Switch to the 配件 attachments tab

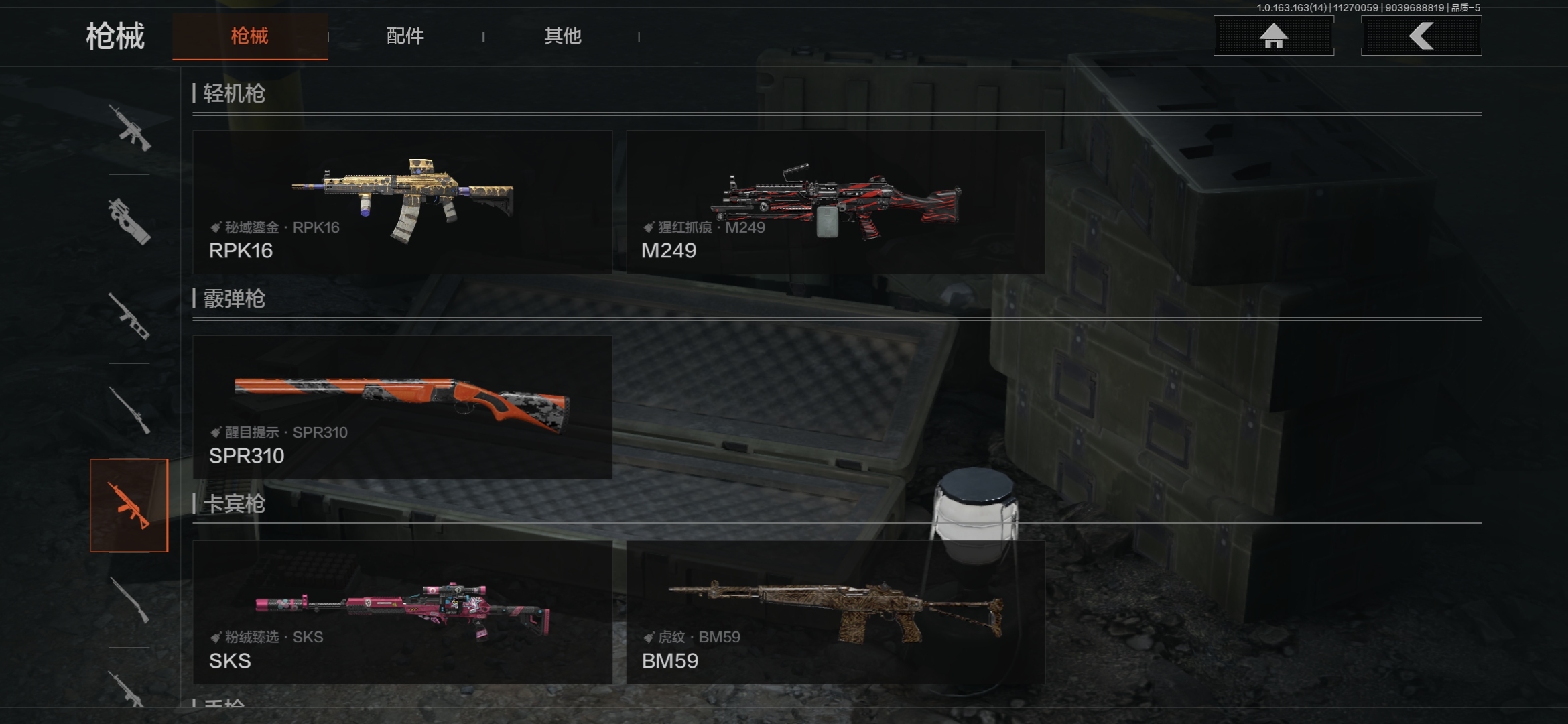(405, 36)
